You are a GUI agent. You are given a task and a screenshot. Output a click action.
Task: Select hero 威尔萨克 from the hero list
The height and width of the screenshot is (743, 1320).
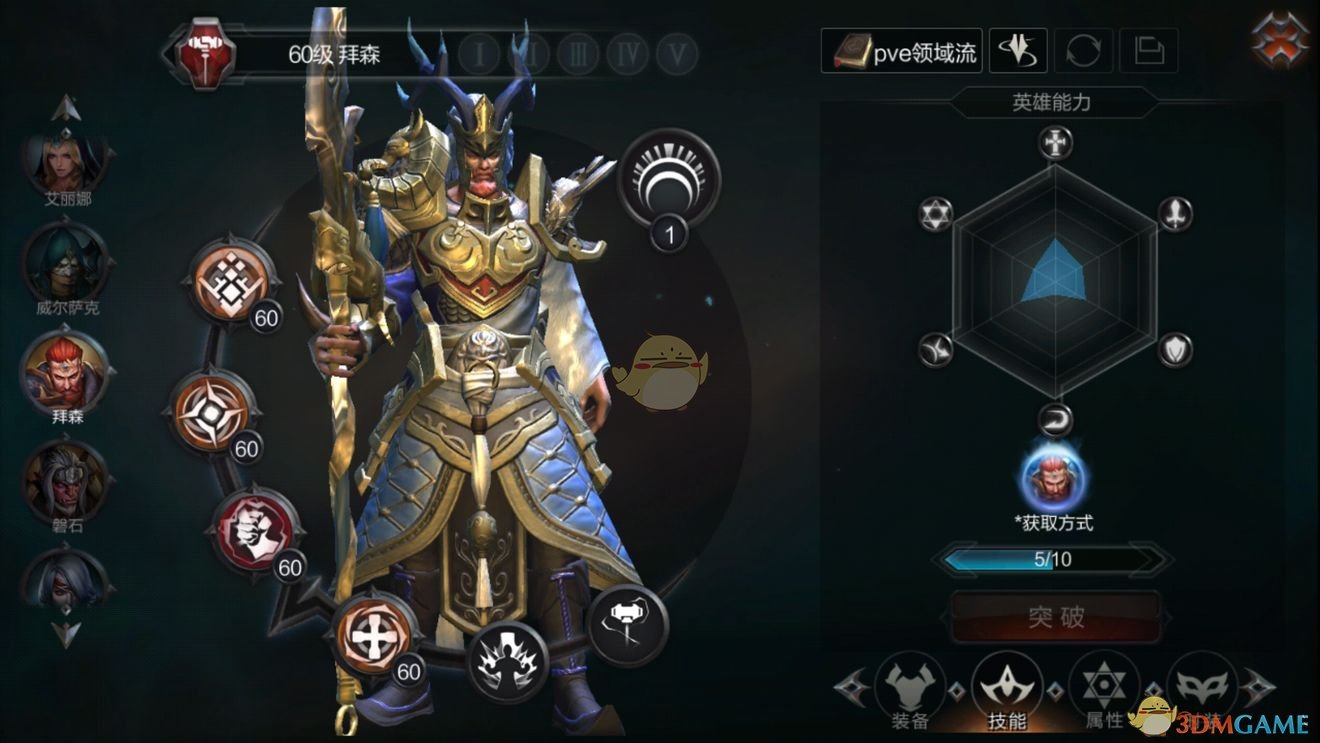click(67, 263)
